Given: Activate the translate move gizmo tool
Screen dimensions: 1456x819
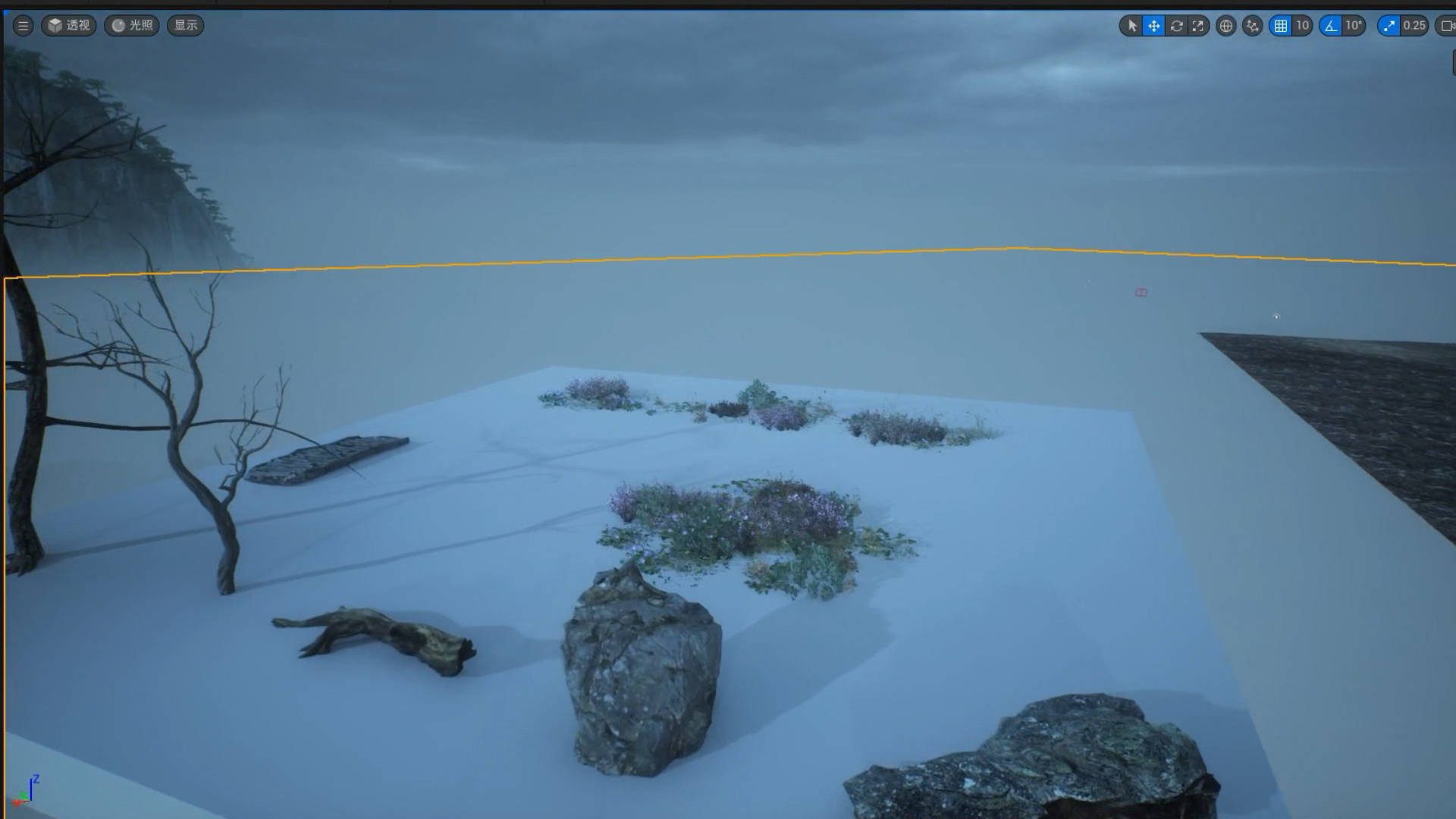Looking at the screenshot, I should (1153, 26).
